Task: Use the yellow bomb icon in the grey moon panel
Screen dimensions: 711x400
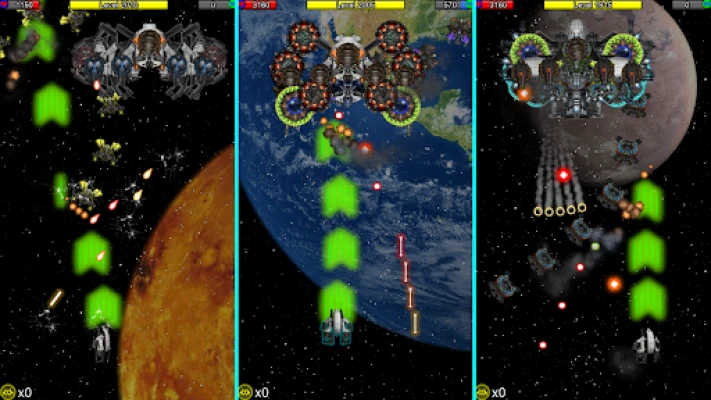Action: point(484,392)
